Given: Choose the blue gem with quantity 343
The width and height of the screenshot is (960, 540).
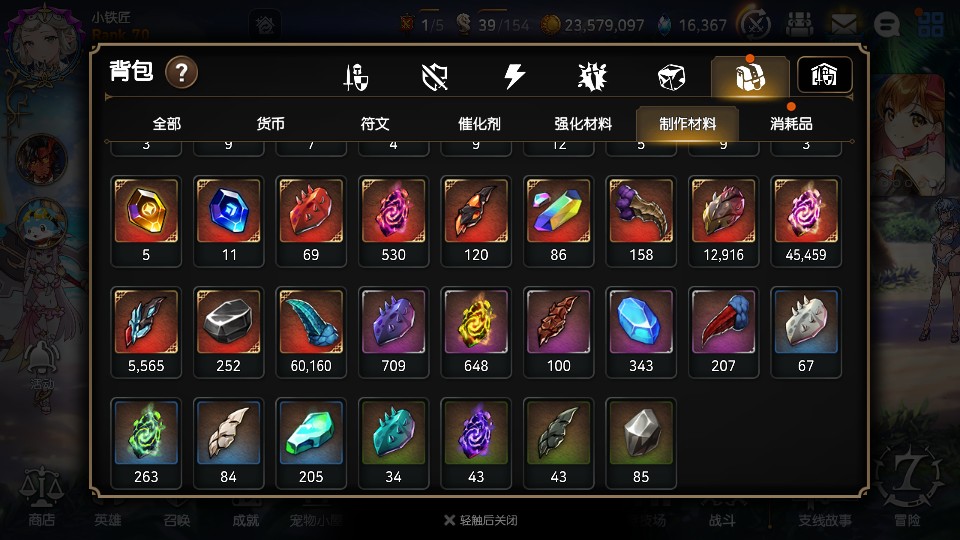Looking at the screenshot, I should [x=641, y=323].
